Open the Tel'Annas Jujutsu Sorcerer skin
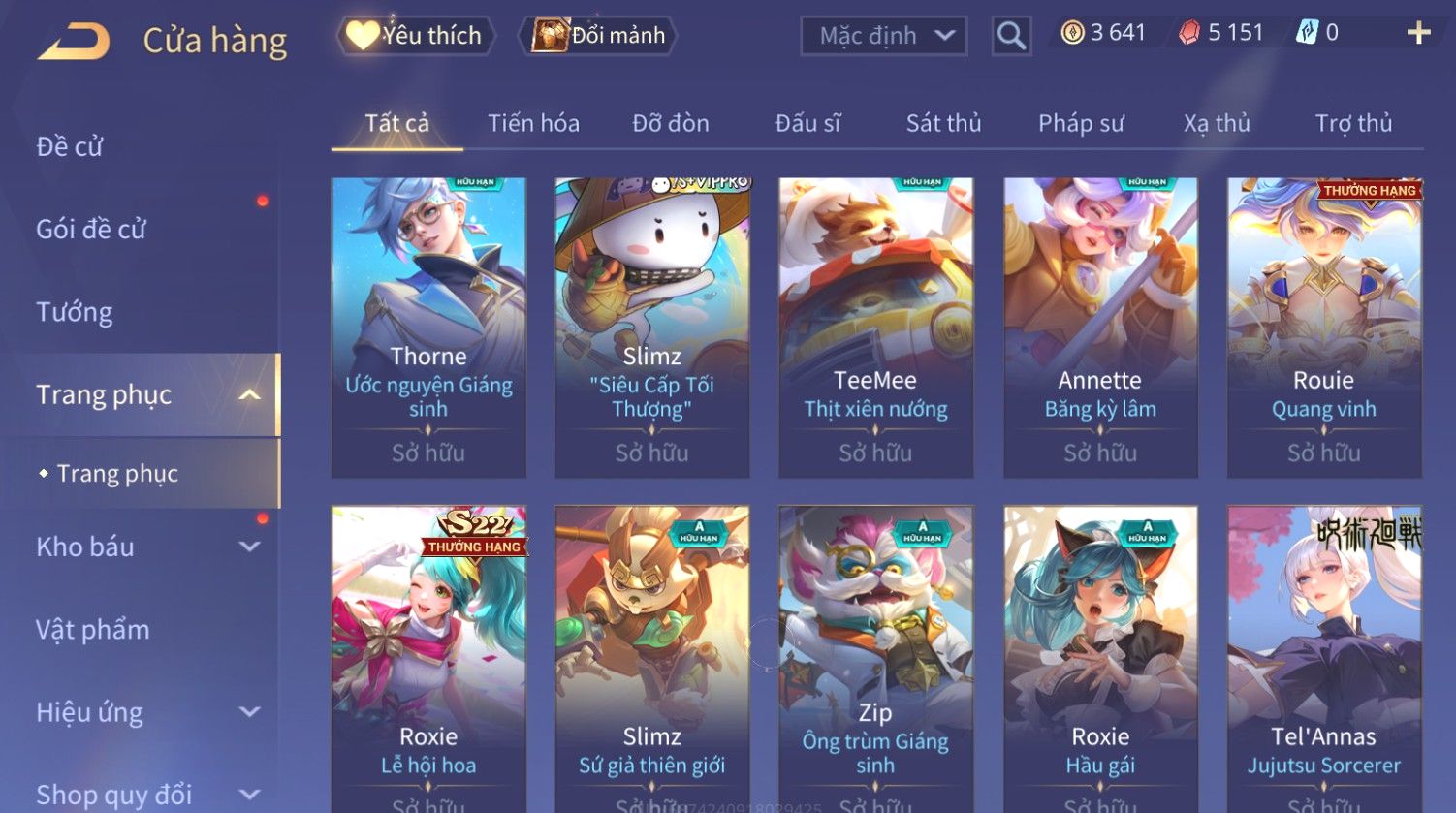The image size is (1456, 813). pos(1323,659)
